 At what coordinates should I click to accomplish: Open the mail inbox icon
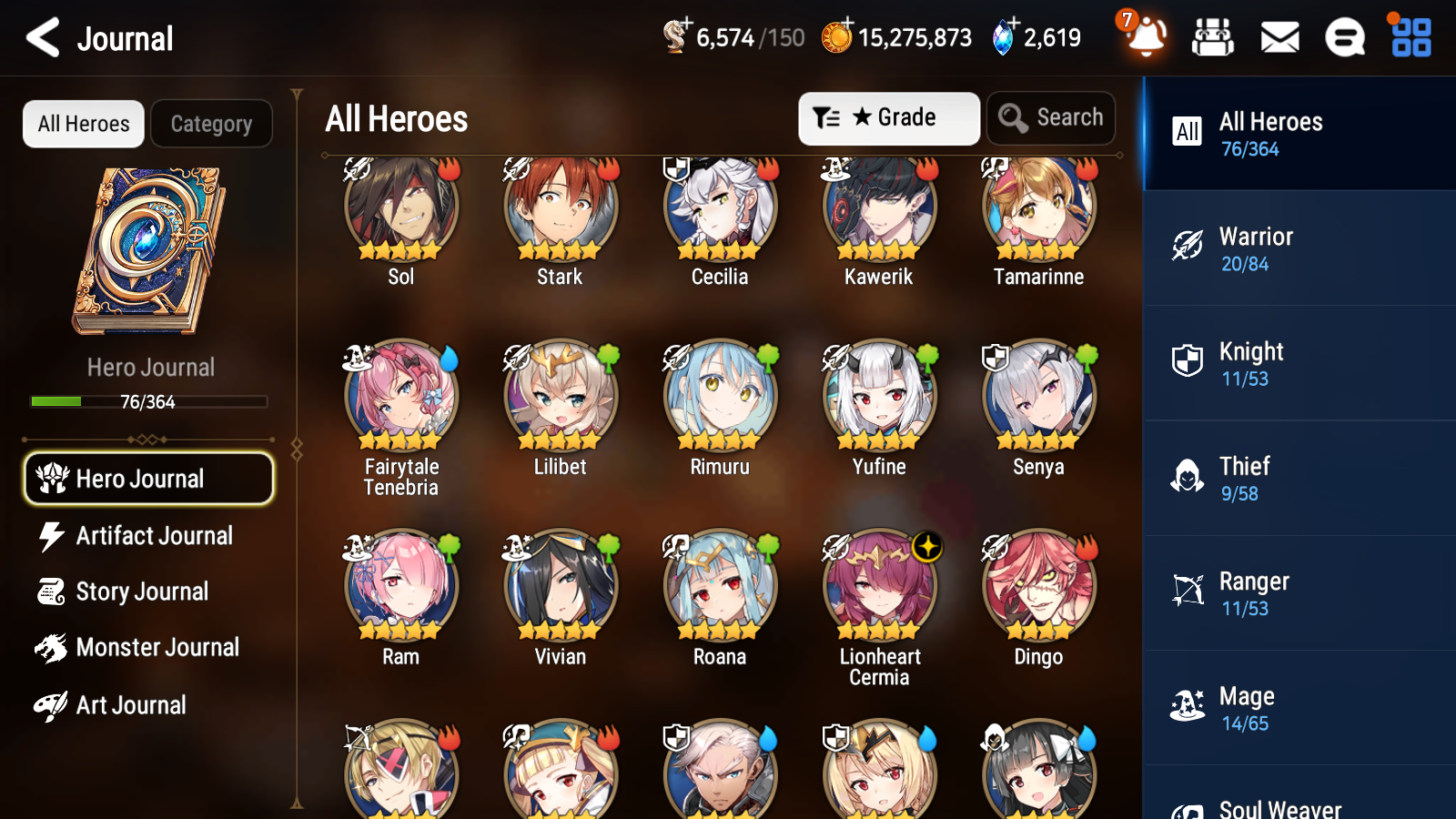[x=1279, y=37]
